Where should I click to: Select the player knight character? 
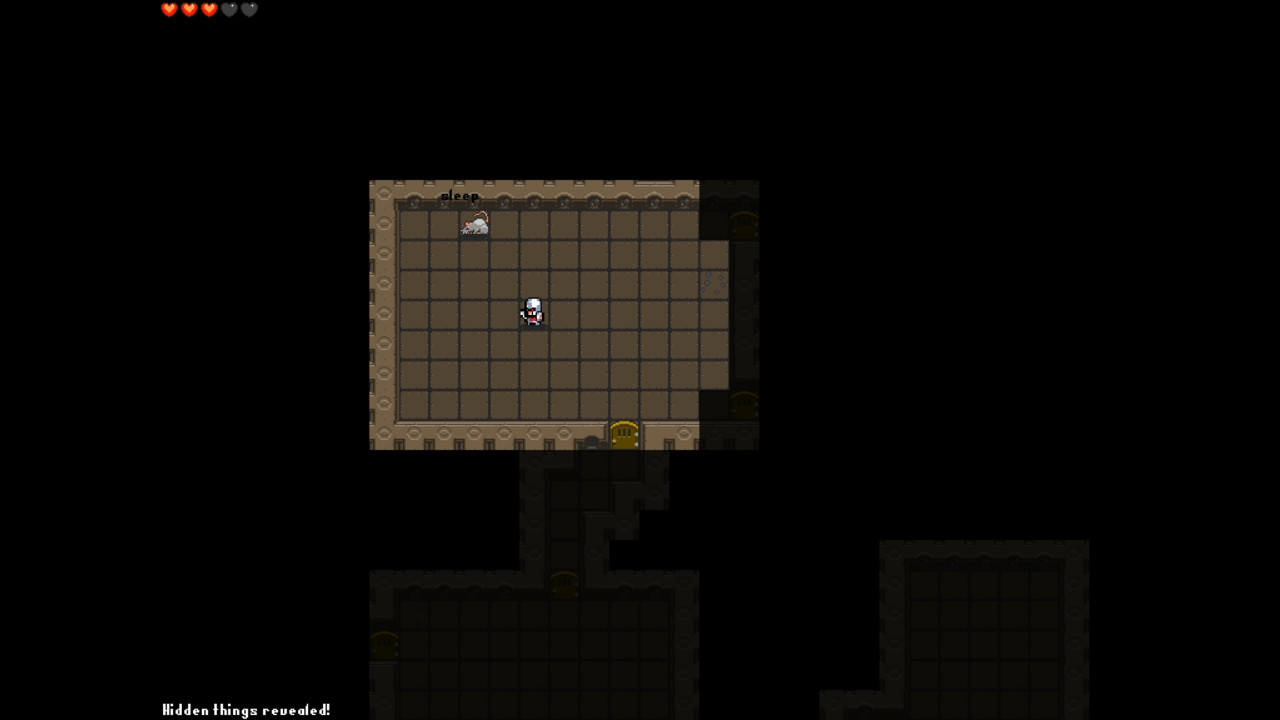(531, 312)
